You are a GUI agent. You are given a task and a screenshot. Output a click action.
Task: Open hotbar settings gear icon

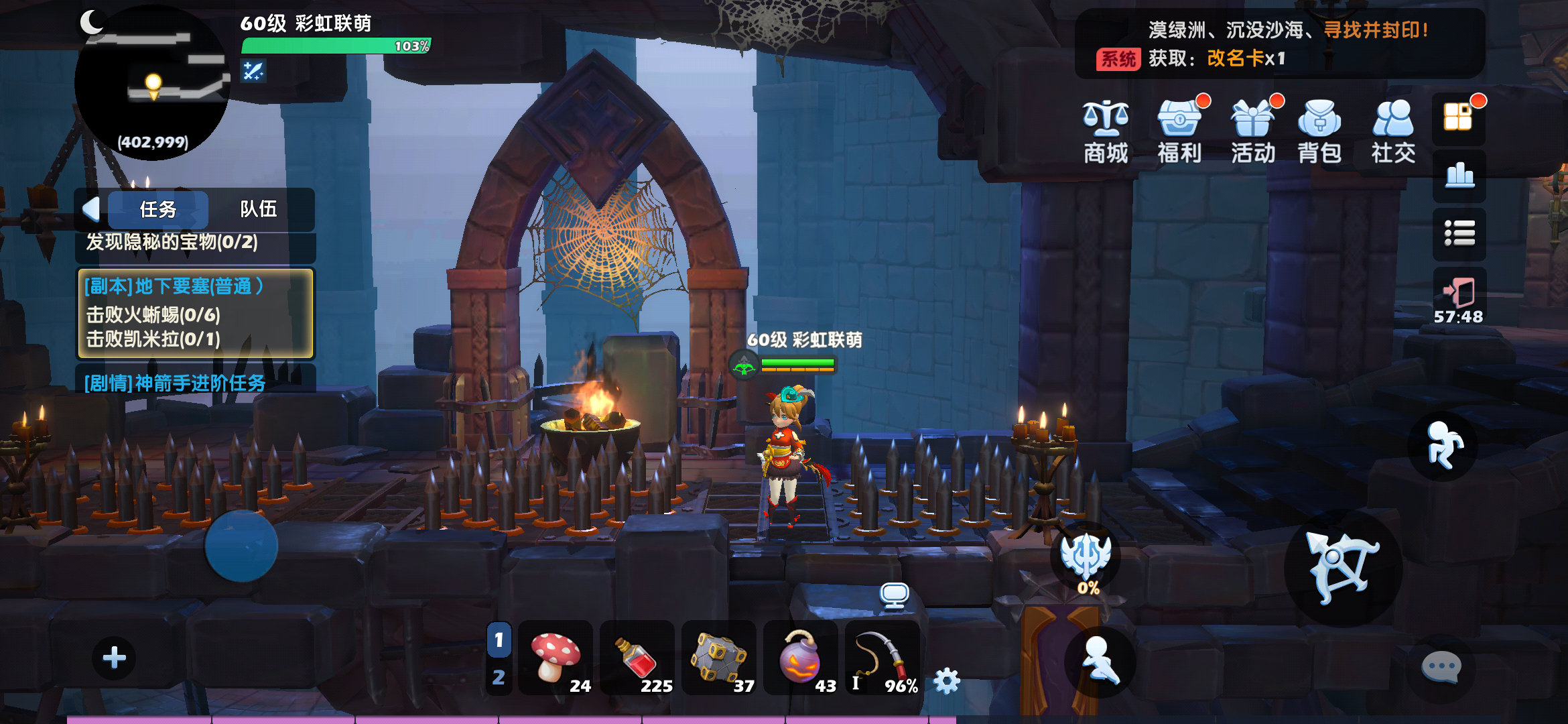coord(947,681)
